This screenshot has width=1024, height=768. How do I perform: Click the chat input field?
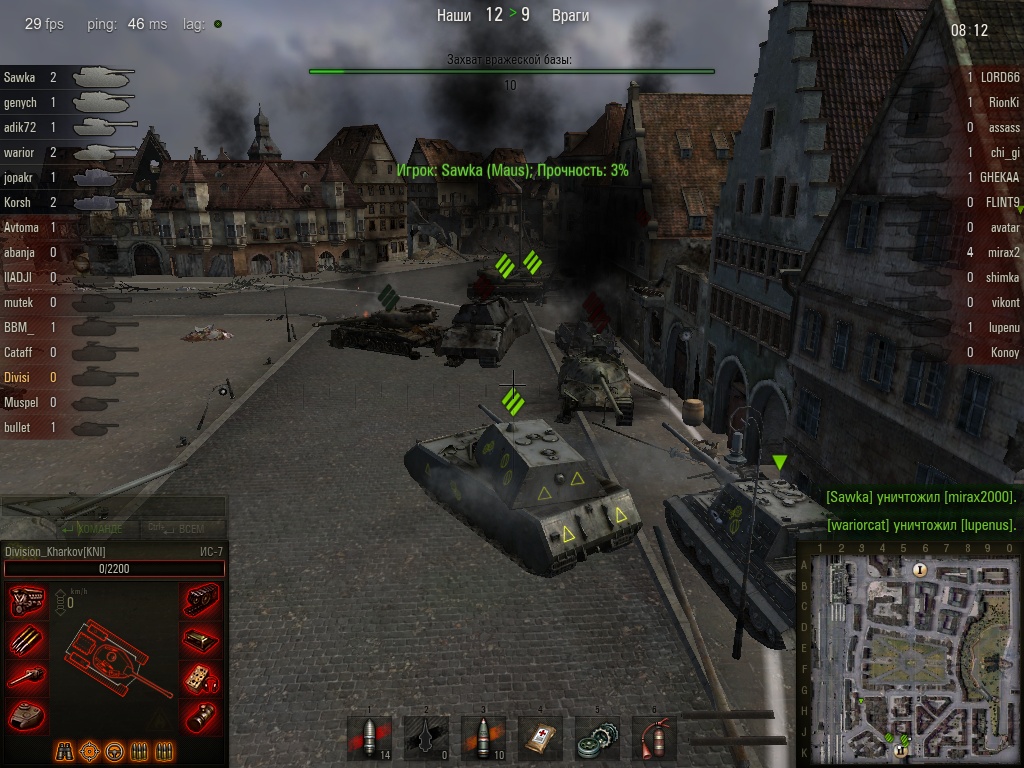point(113,507)
